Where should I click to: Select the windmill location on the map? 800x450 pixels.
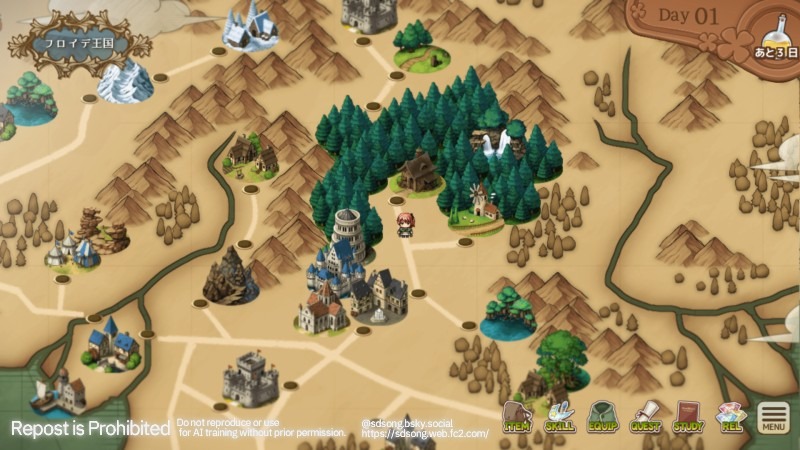click(x=481, y=203)
